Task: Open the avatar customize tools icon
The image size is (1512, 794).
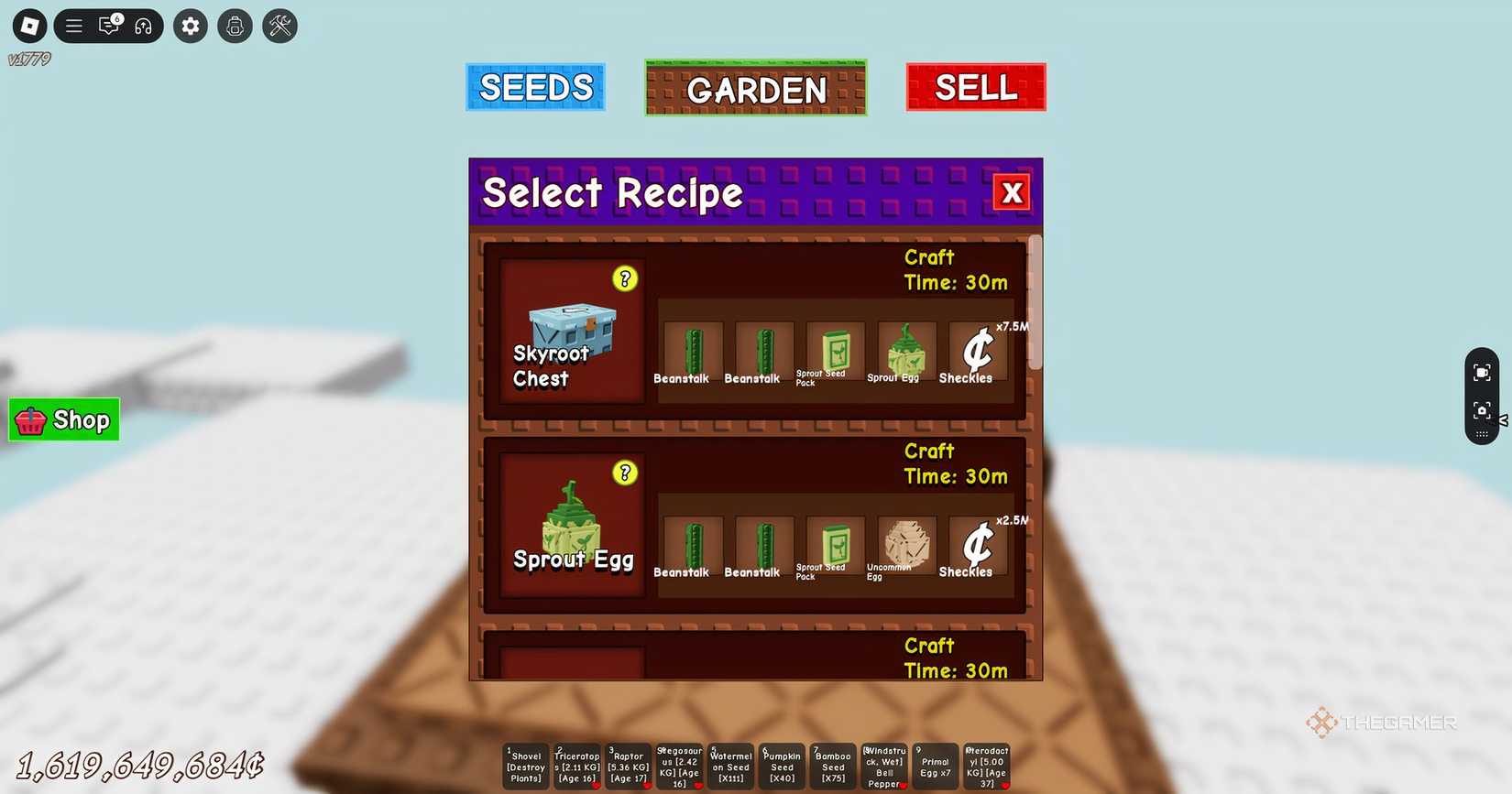Action: (x=279, y=26)
